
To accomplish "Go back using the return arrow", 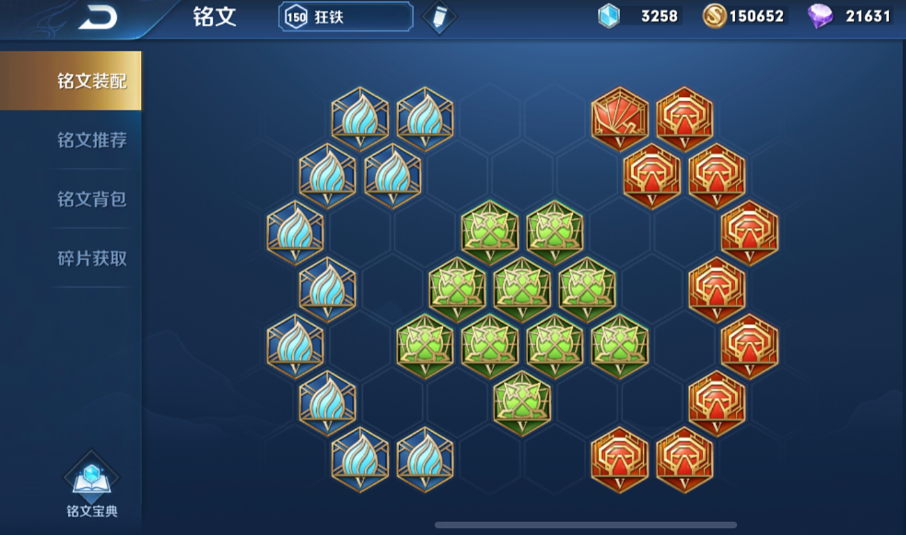I will tap(98, 16).
